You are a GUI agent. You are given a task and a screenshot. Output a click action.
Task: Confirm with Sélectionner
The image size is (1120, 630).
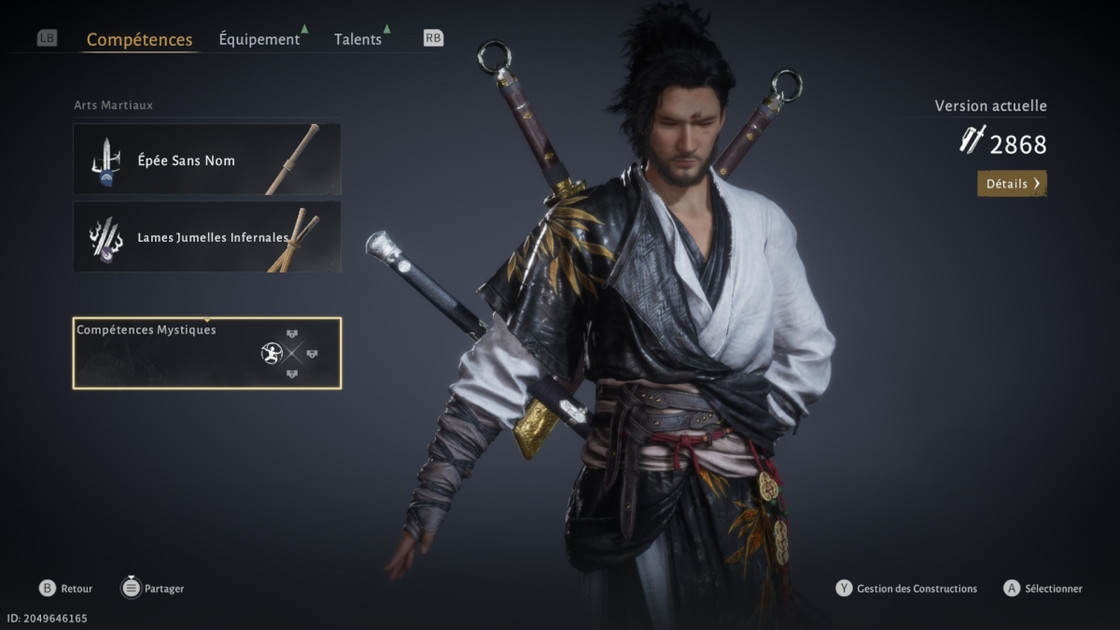(x=1043, y=589)
